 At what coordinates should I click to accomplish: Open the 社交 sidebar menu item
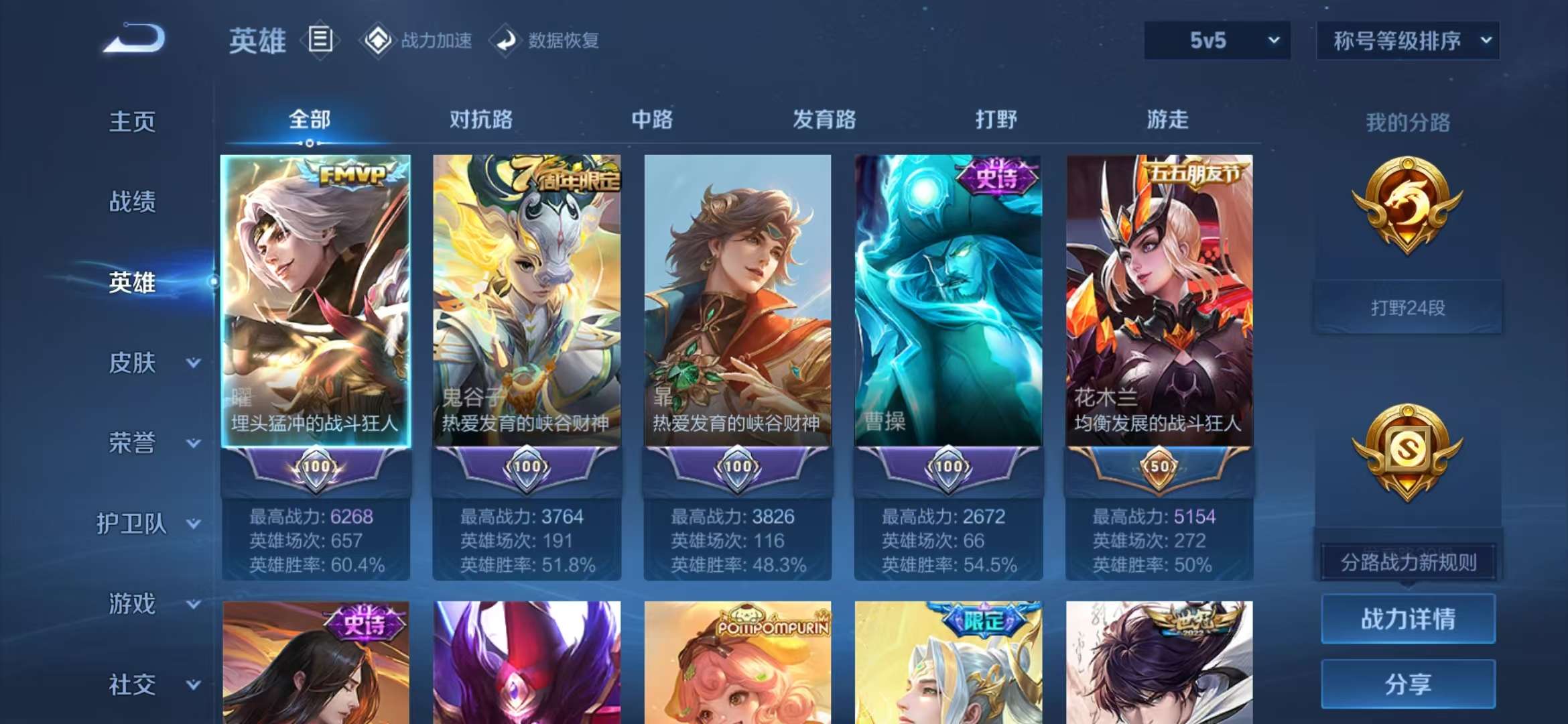[x=131, y=685]
